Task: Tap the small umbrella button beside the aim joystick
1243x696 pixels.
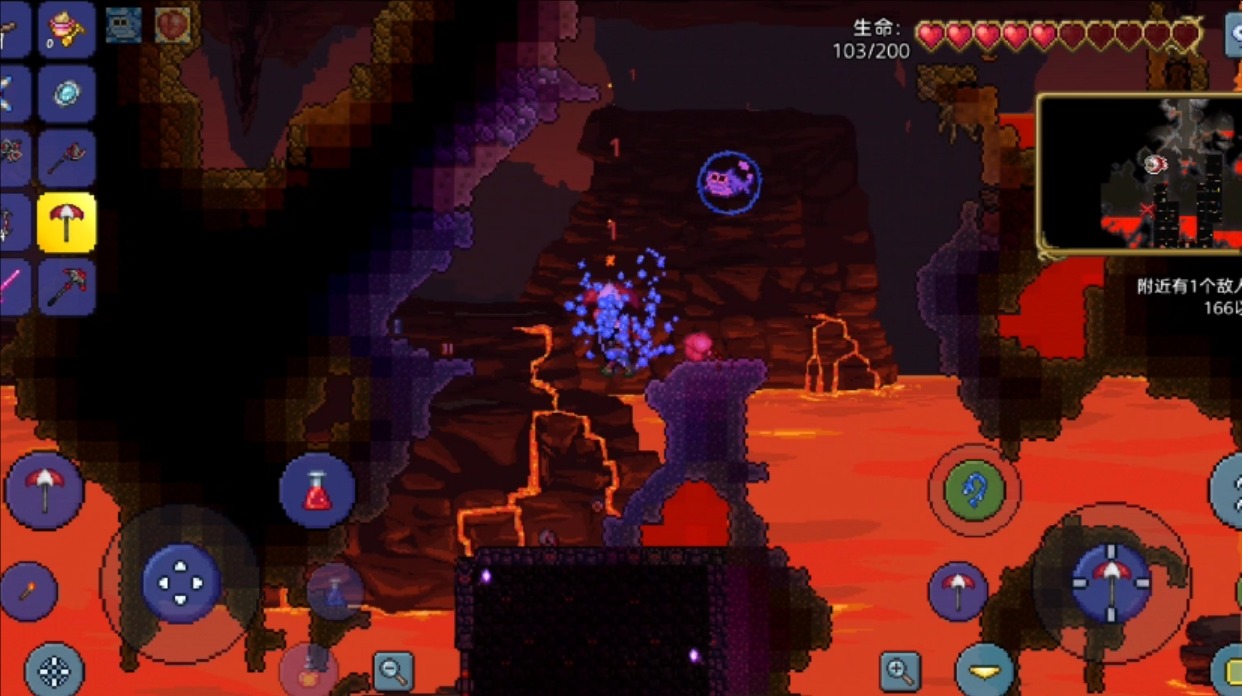Action: pyautogui.click(x=958, y=591)
